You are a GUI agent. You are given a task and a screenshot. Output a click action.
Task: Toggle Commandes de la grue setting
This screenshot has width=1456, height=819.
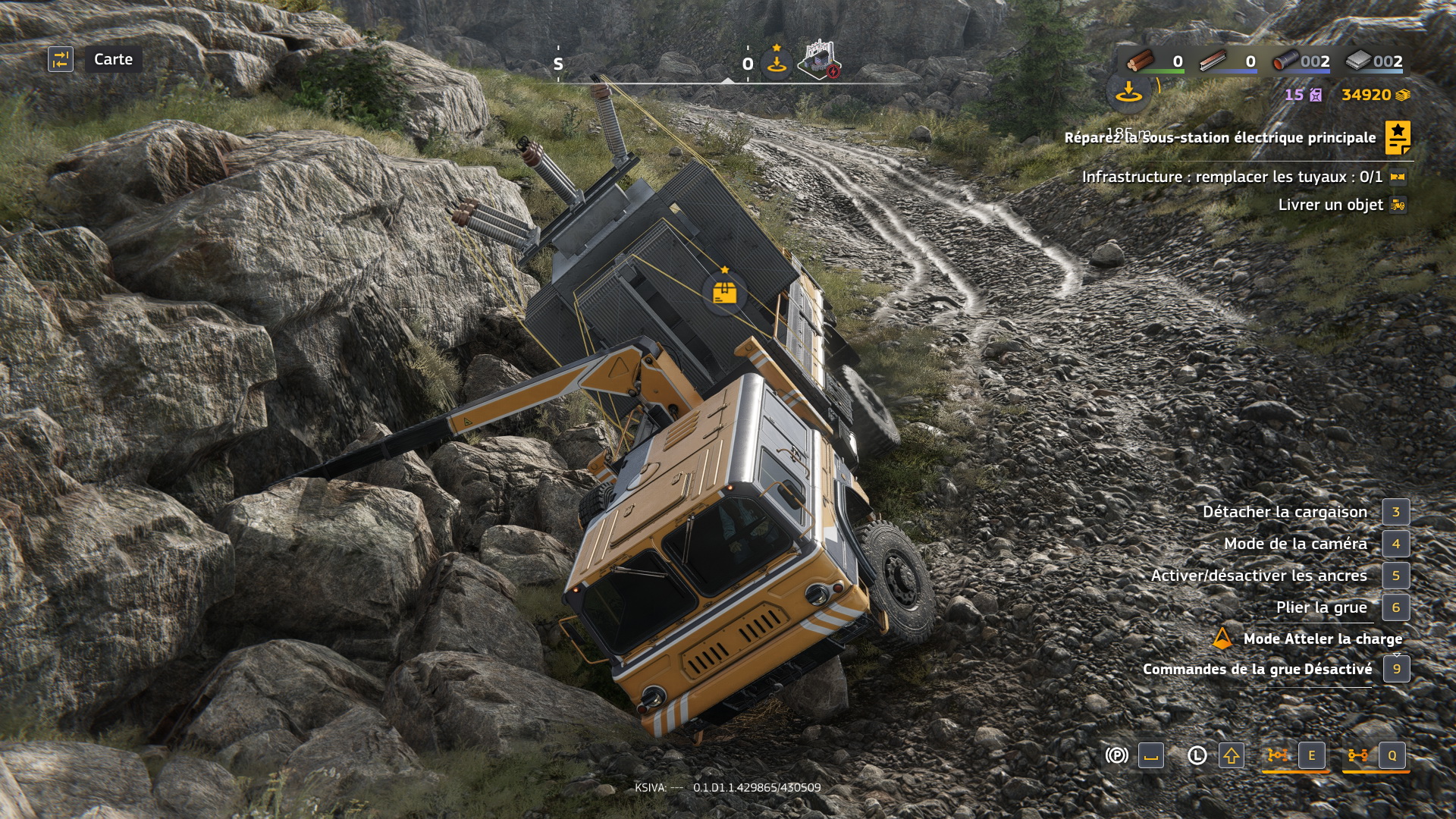coord(1257,669)
